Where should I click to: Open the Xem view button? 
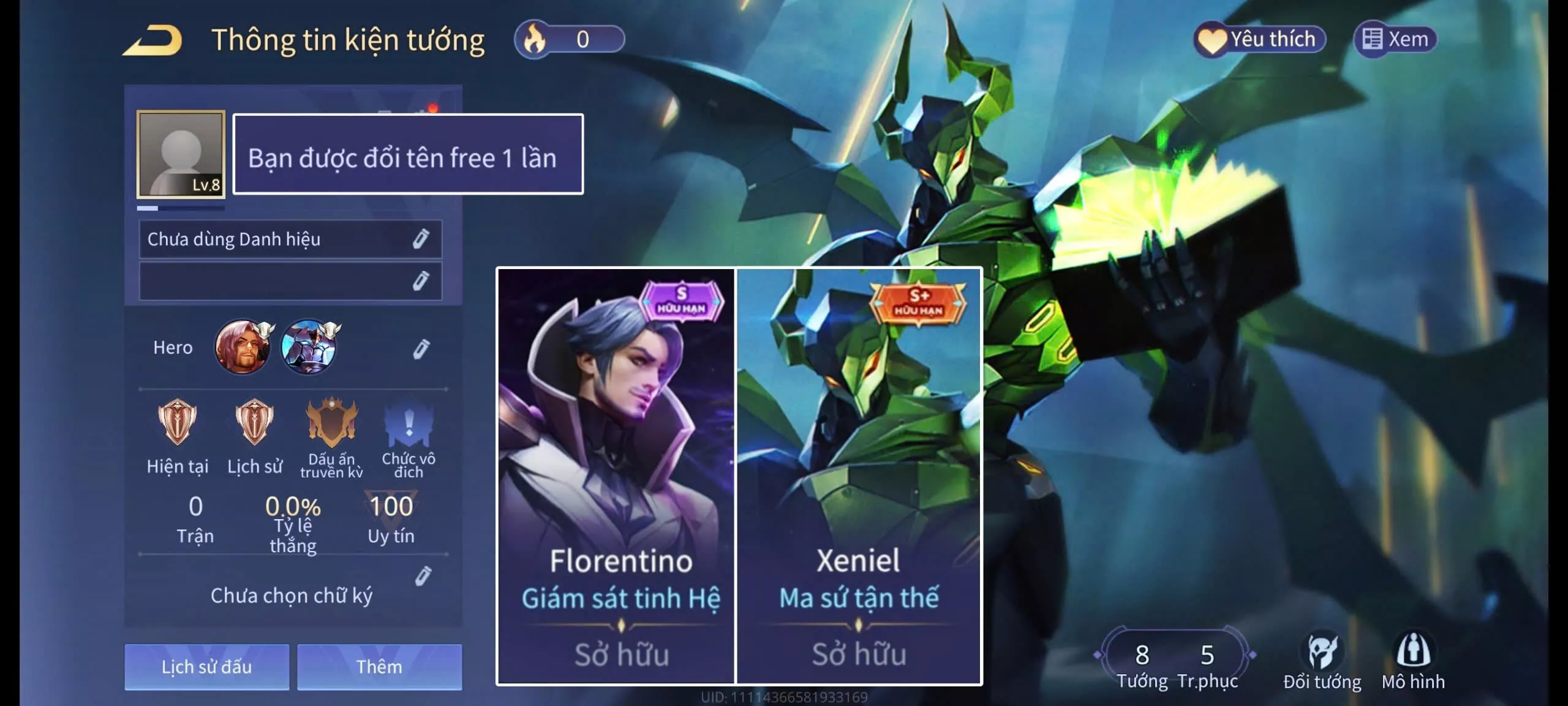point(1395,40)
